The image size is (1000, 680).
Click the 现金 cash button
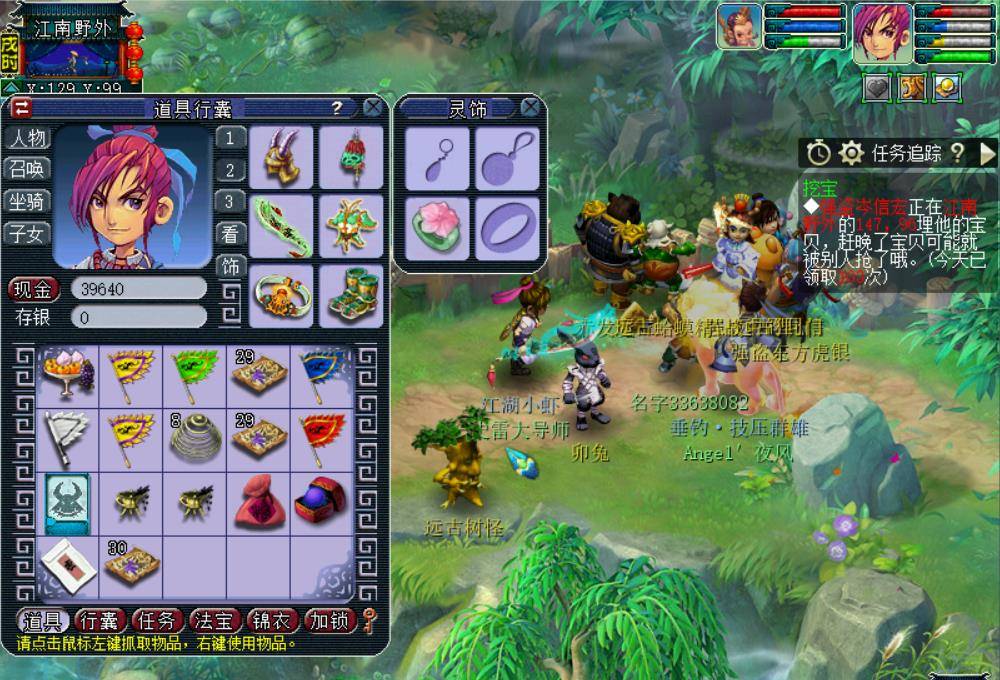[34, 289]
